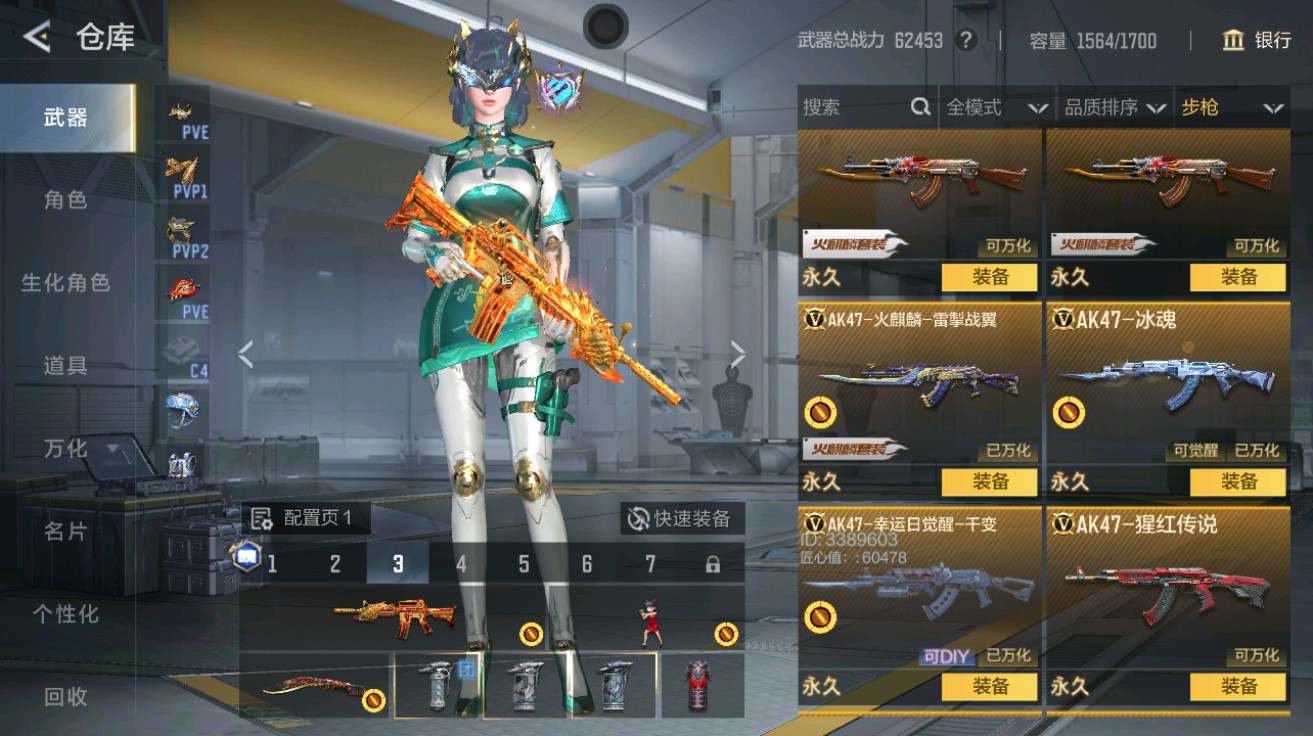Open the 银行 bank
1313x736 pixels.
click(1256, 40)
